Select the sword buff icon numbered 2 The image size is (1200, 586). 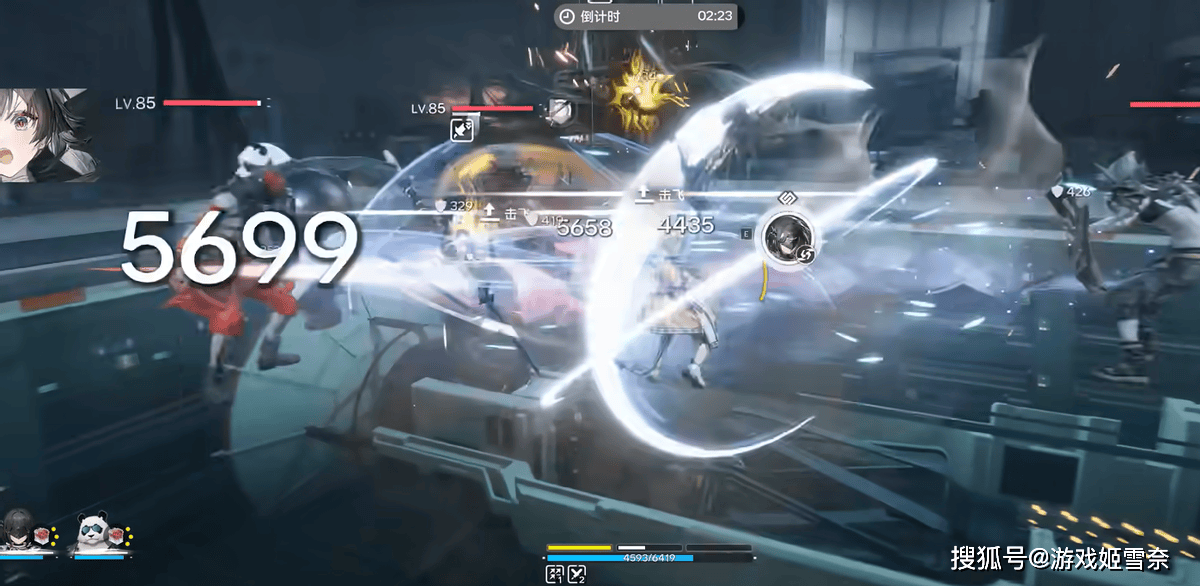click(x=577, y=573)
